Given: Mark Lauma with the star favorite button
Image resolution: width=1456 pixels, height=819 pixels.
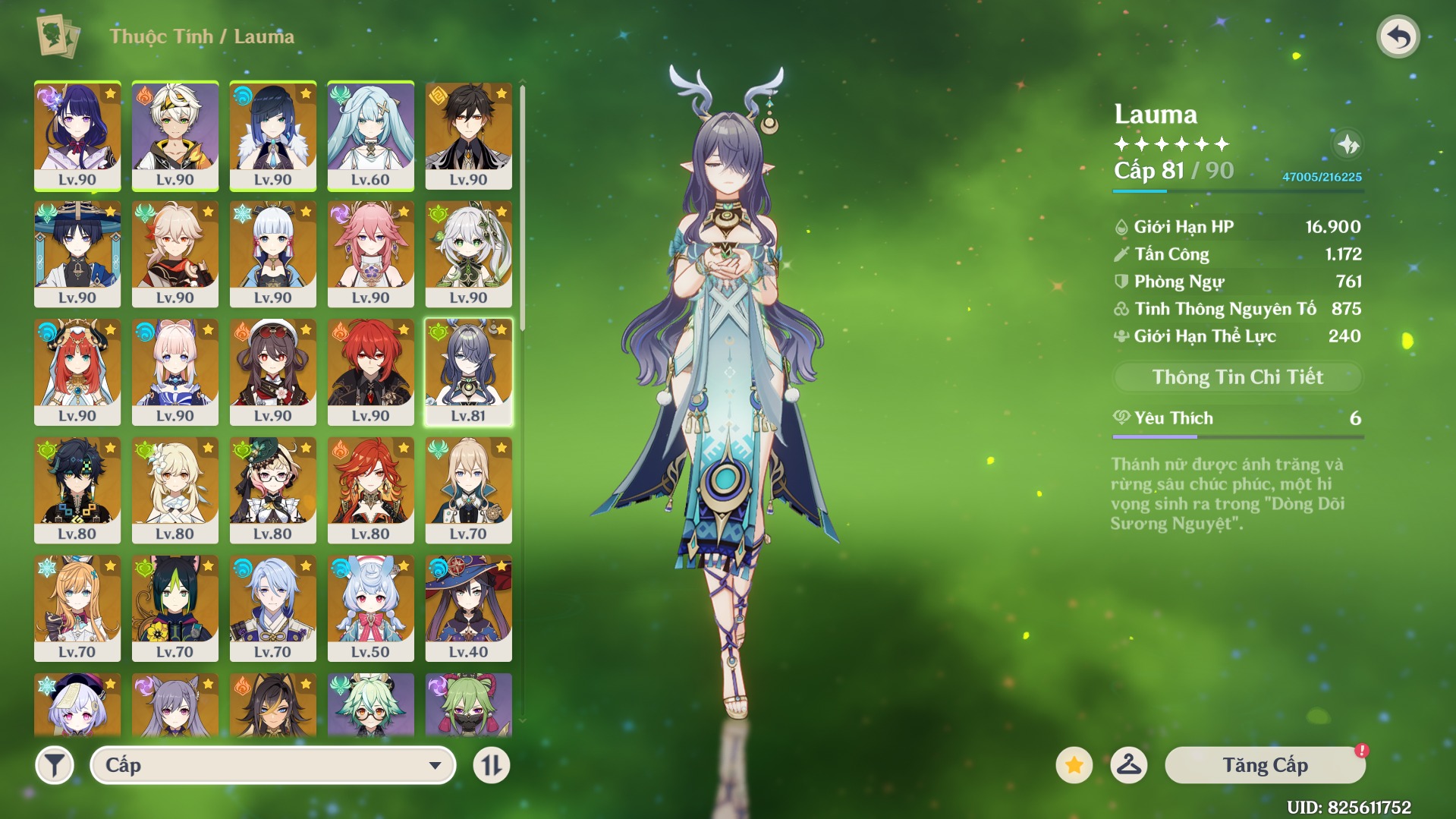Looking at the screenshot, I should pos(1074,765).
